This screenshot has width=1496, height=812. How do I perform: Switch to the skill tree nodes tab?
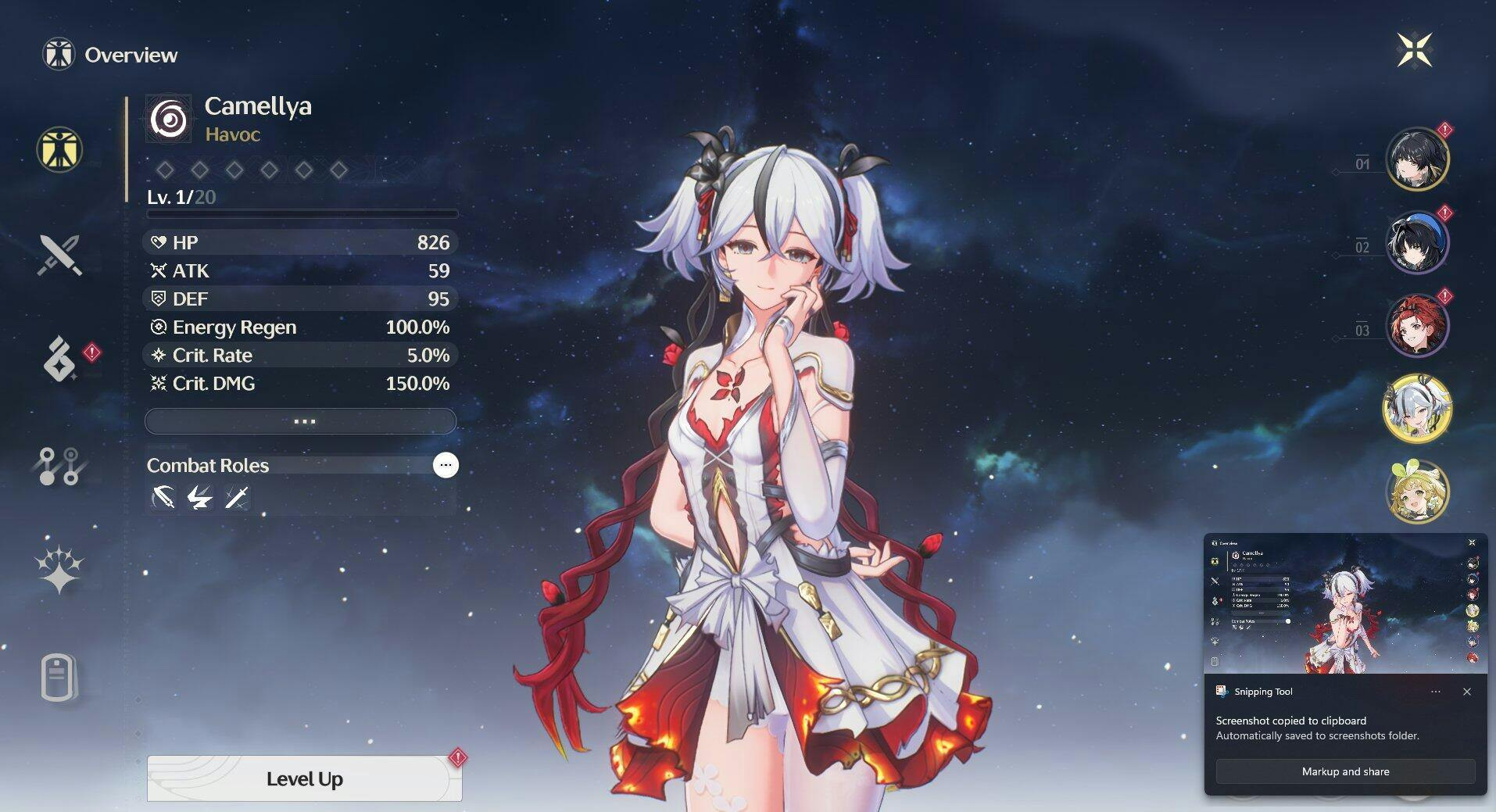pos(59,466)
